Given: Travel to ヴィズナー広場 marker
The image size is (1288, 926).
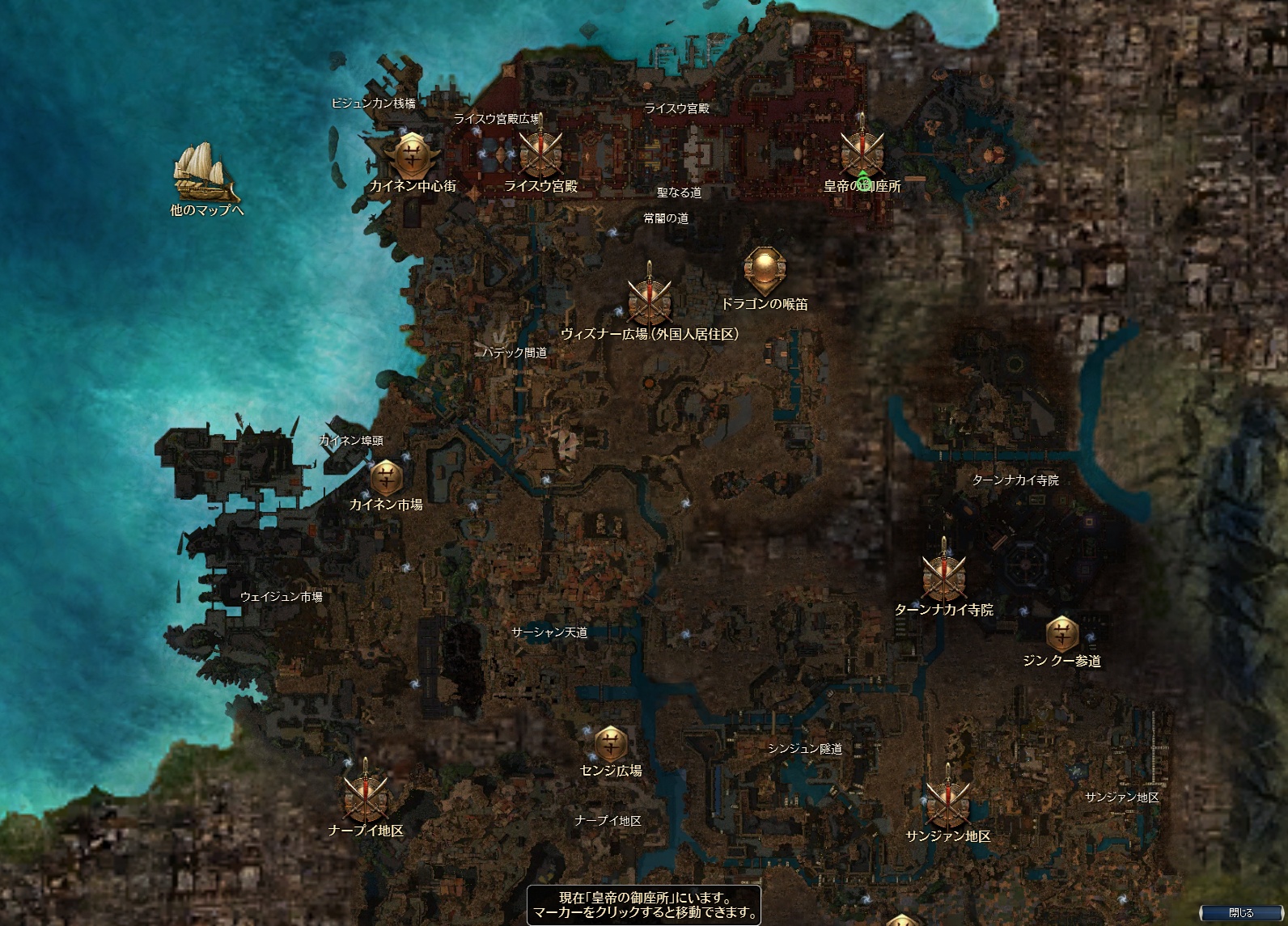Looking at the screenshot, I should (x=649, y=300).
